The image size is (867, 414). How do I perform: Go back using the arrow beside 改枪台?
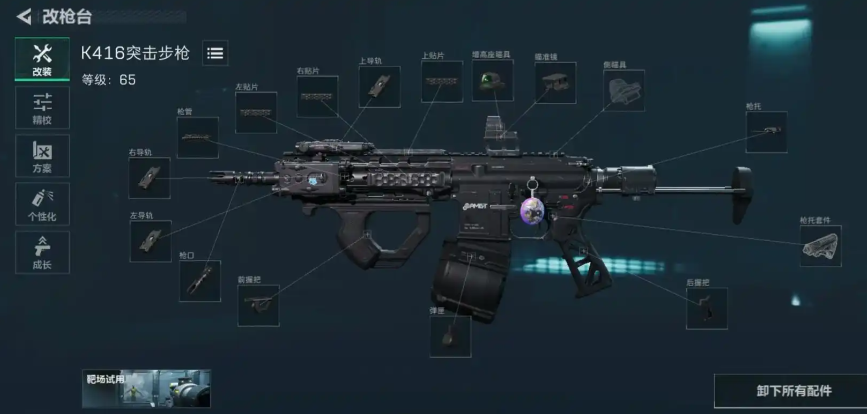pyautogui.click(x=23, y=16)
